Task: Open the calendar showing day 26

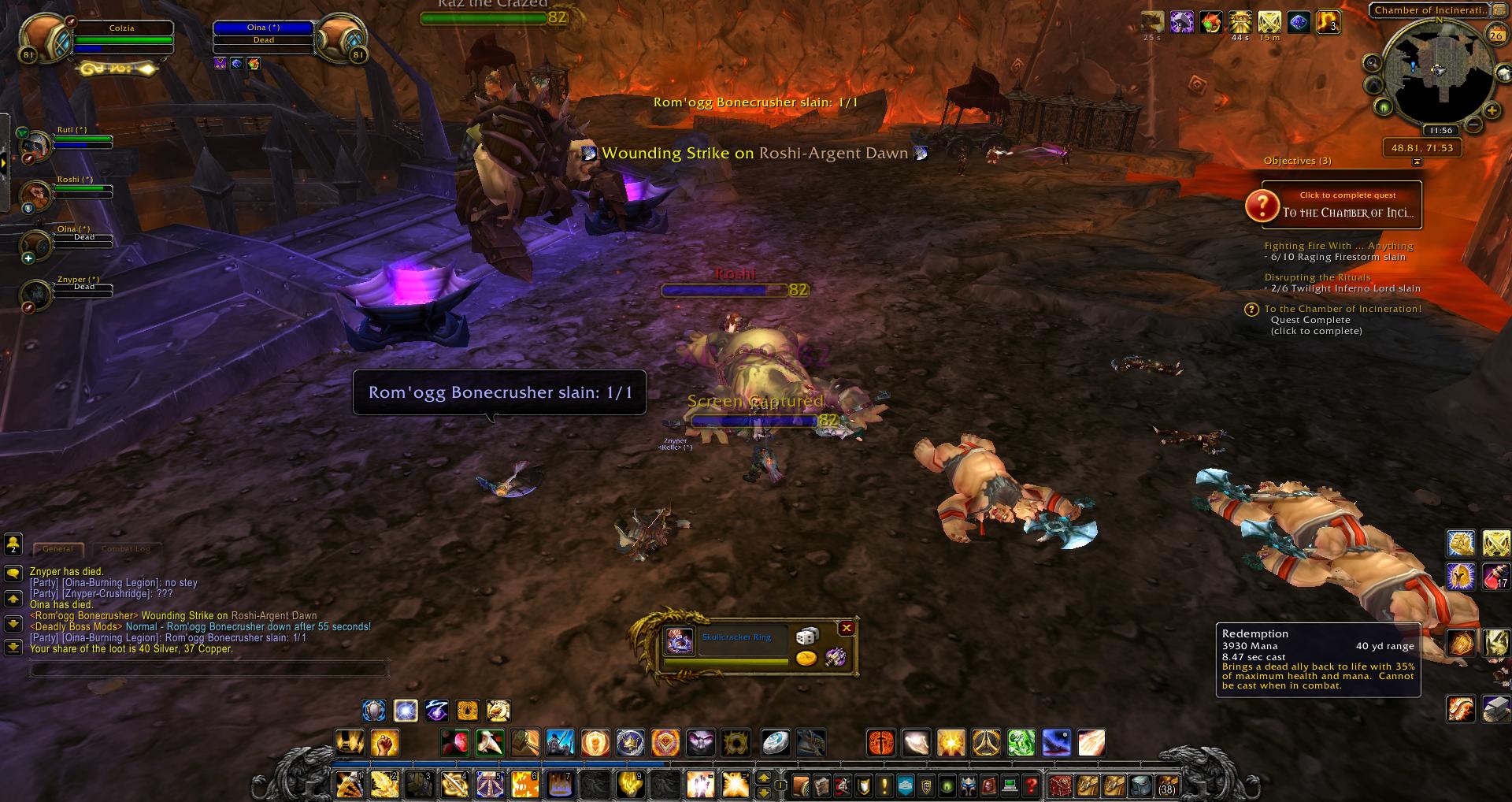Action: tap(1495, 35)
